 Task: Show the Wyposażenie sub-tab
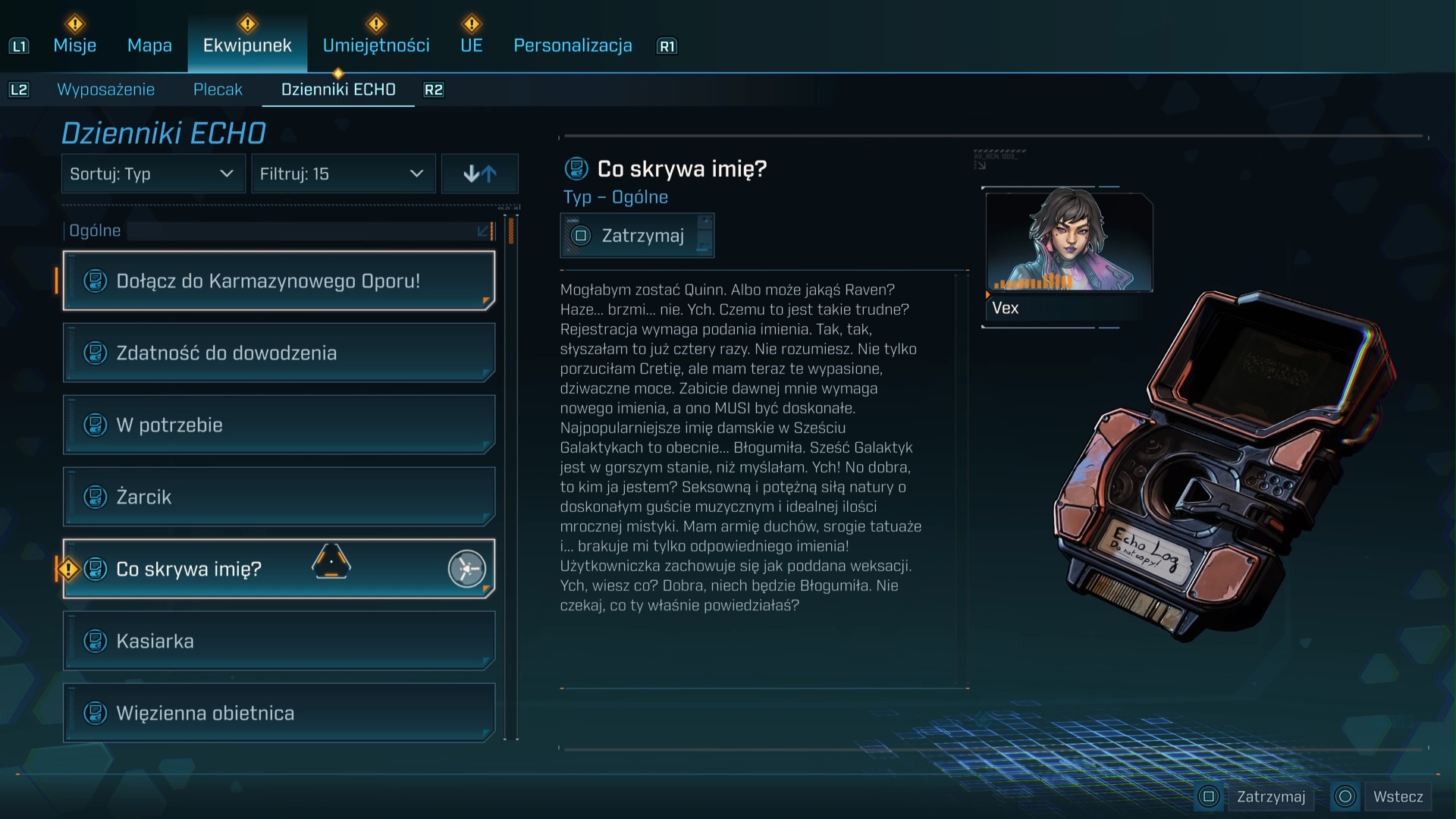105,89
